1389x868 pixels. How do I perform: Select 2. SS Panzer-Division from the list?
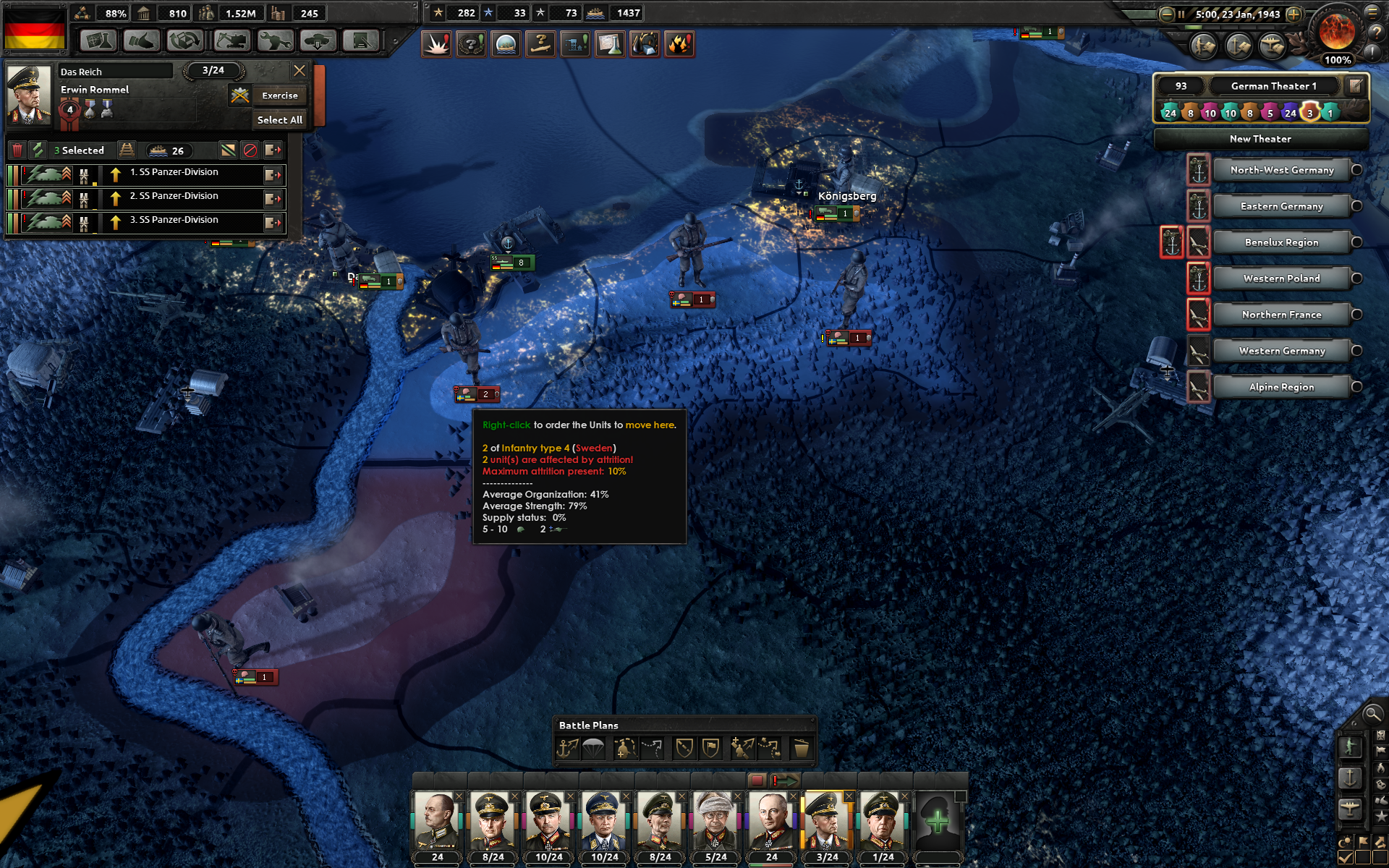click(x=174, y=196)
